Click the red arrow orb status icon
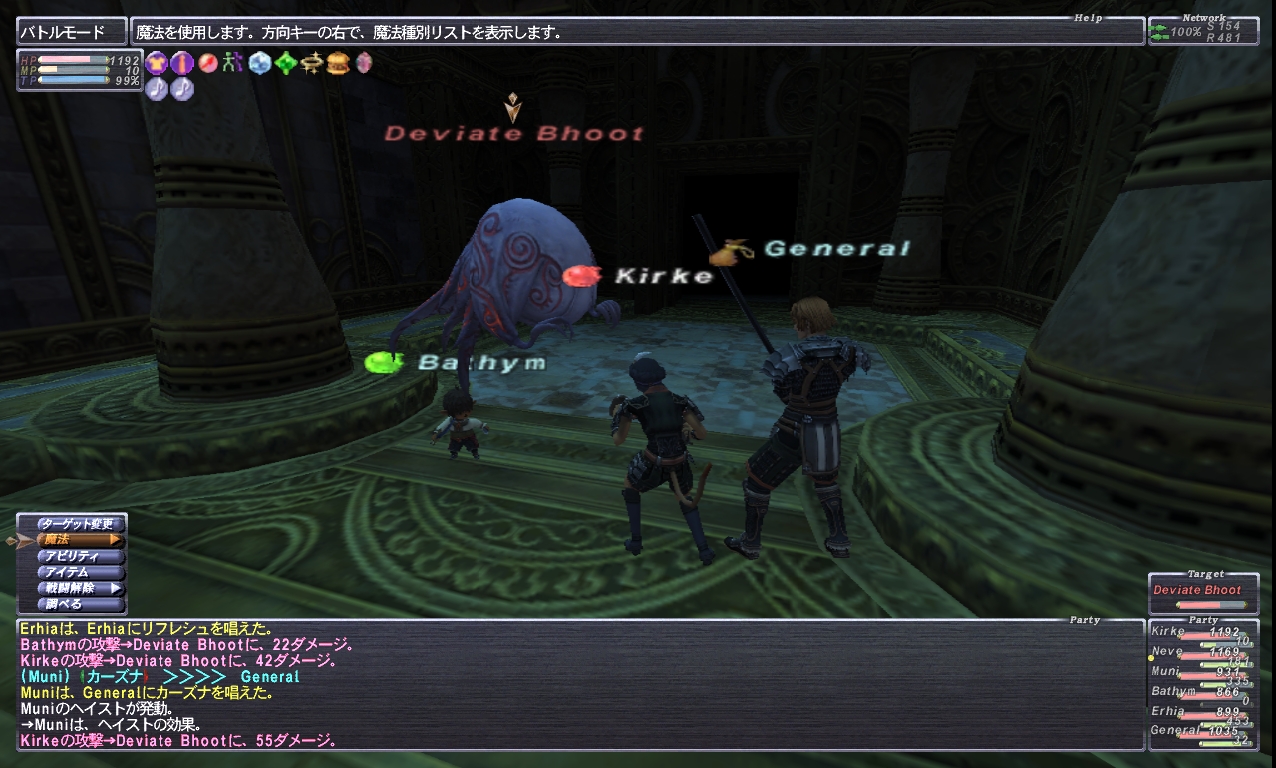1276x768 pixels. point(209,63)
